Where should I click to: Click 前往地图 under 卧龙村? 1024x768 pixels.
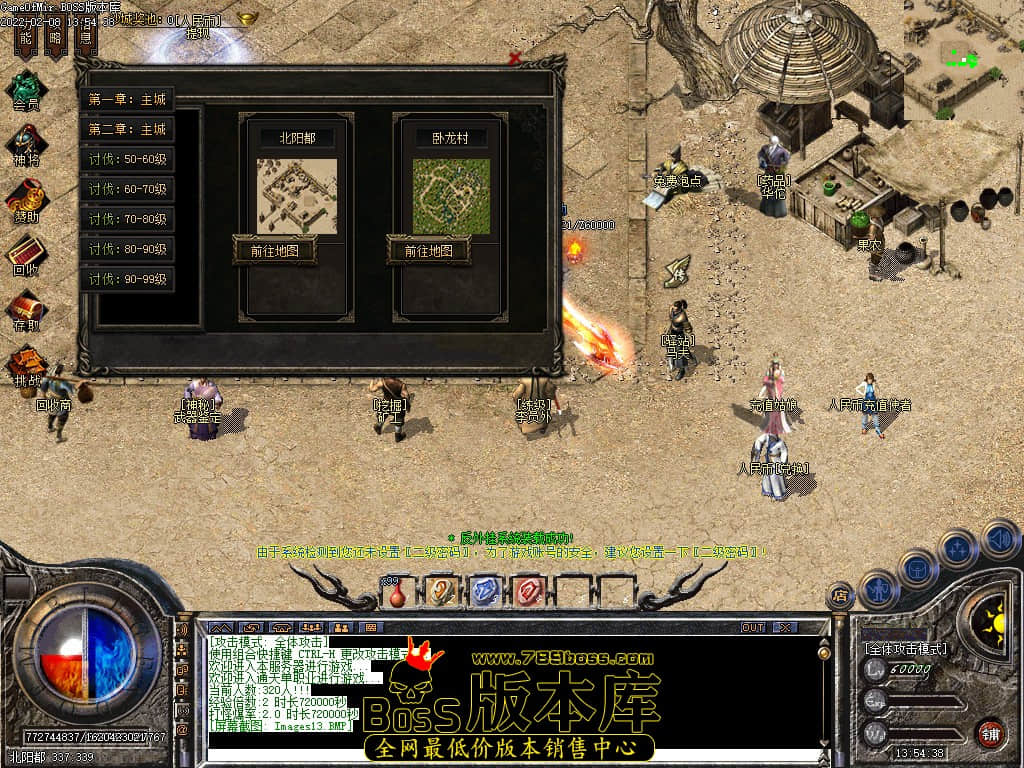(429, 251)
